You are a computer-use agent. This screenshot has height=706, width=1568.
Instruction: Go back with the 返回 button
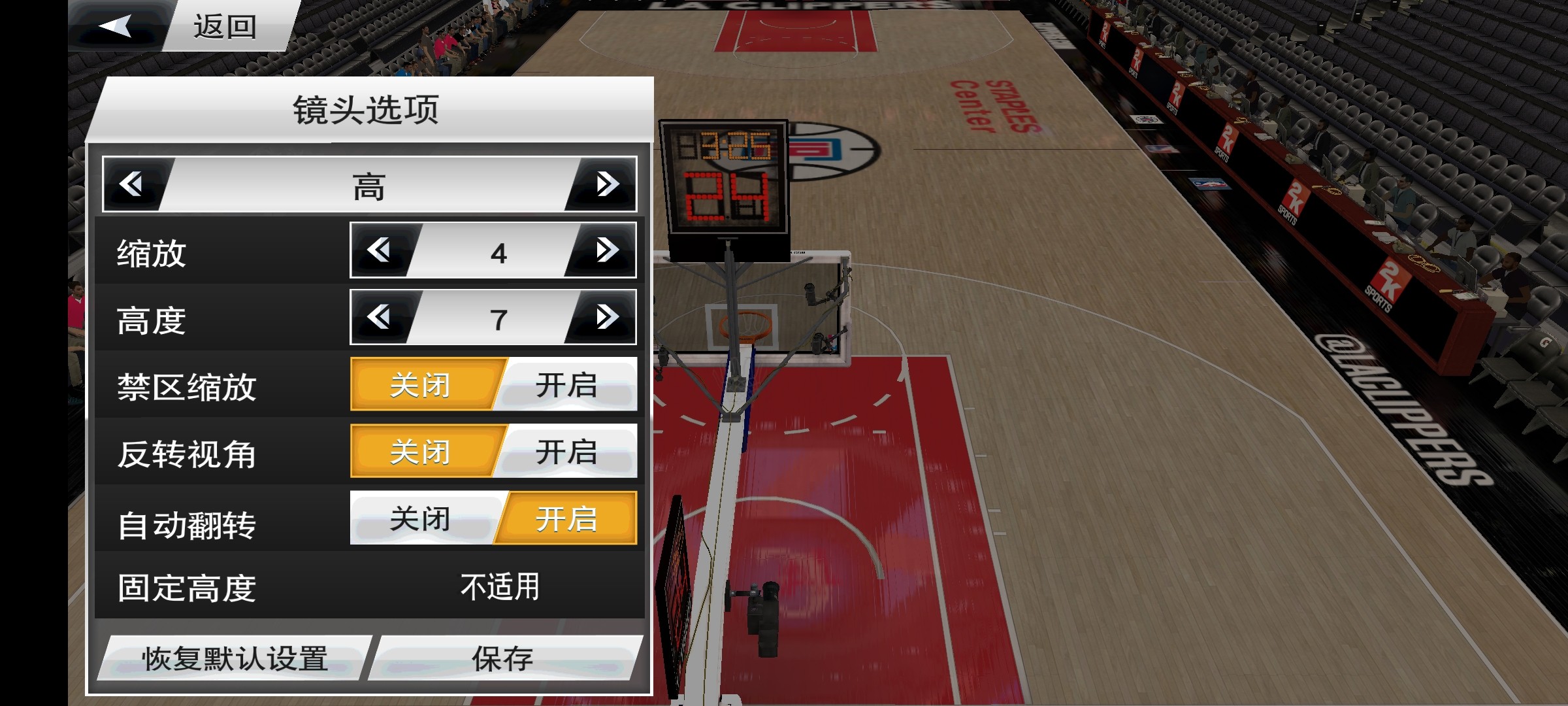point(183,26)
